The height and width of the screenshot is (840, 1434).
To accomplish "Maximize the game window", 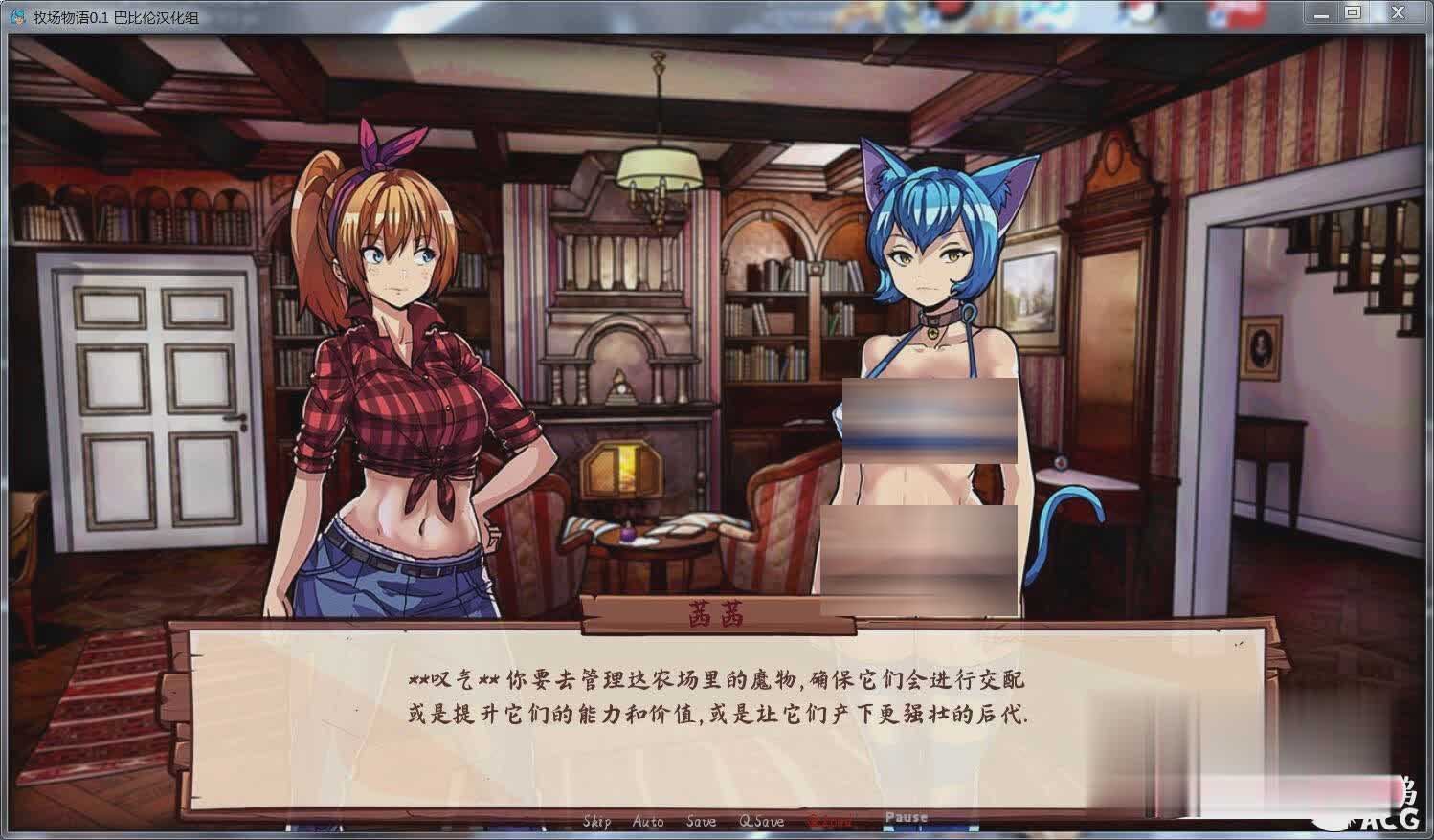I will (x=1353, y=12).
